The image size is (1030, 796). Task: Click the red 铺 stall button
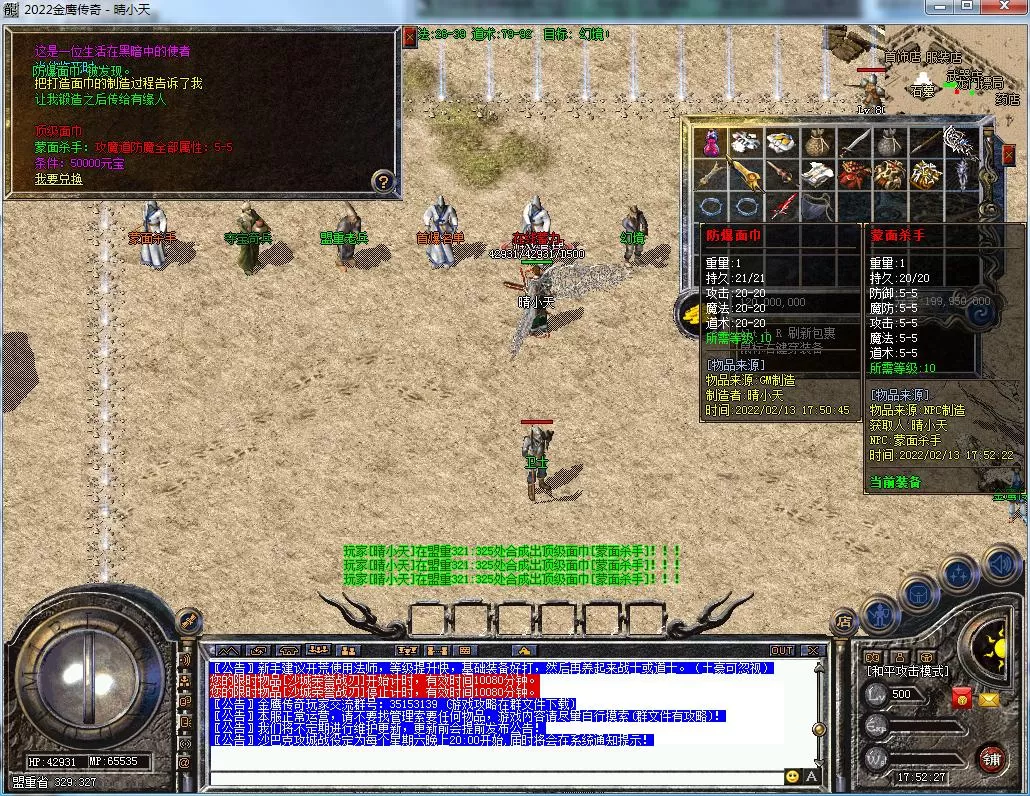coord(991,758)
